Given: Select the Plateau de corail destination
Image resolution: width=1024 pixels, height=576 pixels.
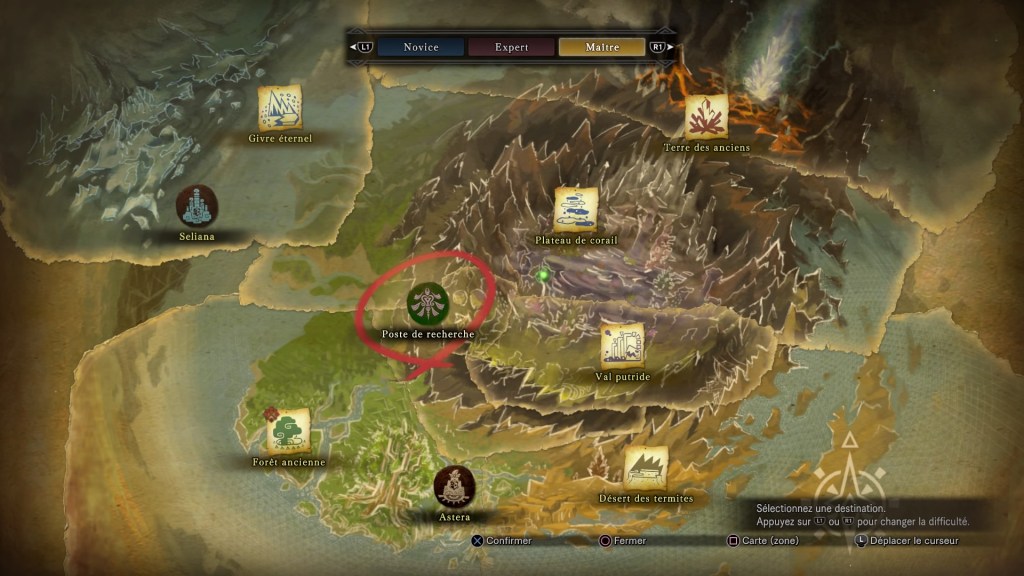Looking at the screenshot, I should [x=576, y=209].
